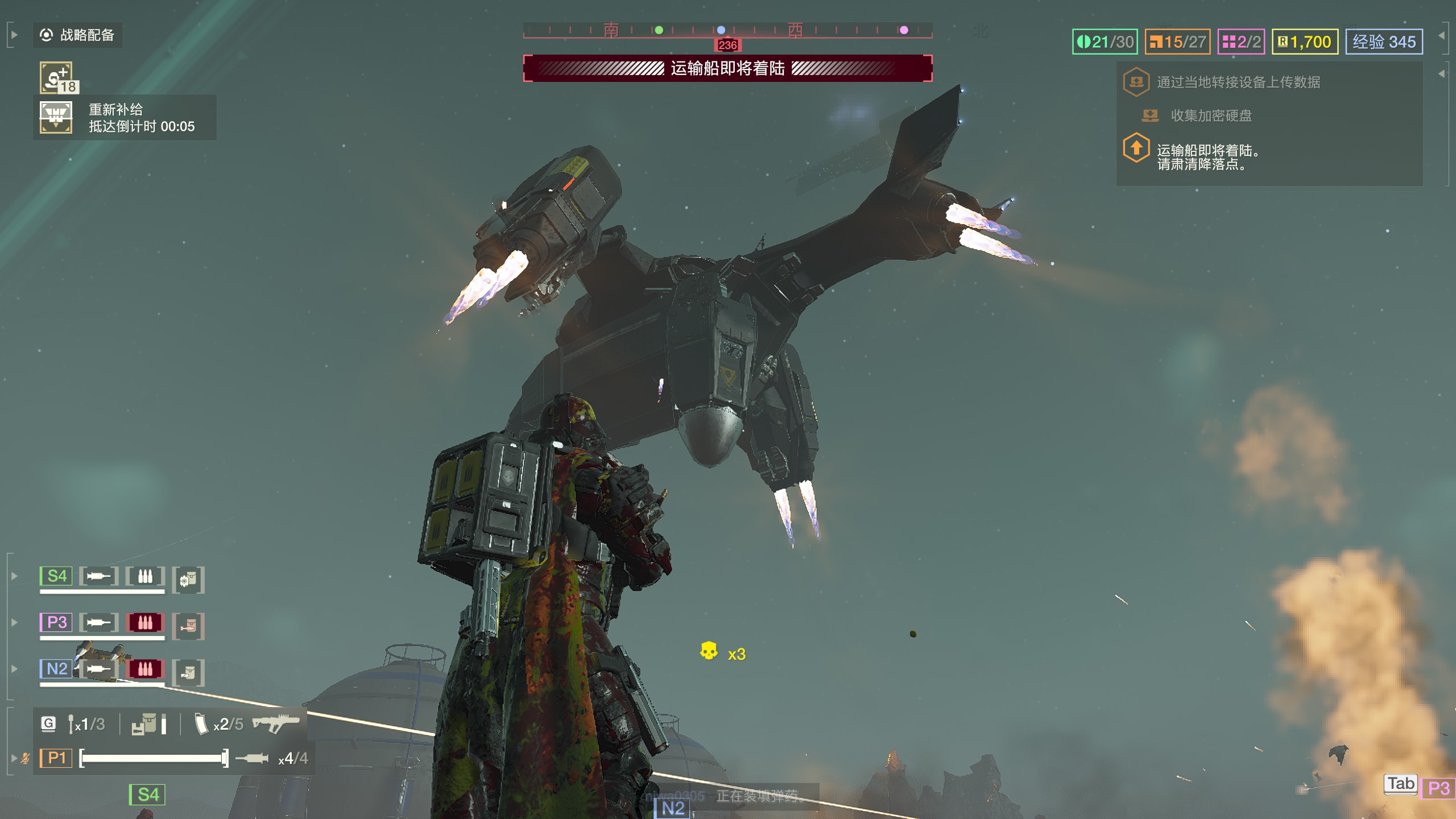This screenshot has width=1456, height=819.
Task: Expand the stratagem panel arrow
Action: [x=14, y=35]
